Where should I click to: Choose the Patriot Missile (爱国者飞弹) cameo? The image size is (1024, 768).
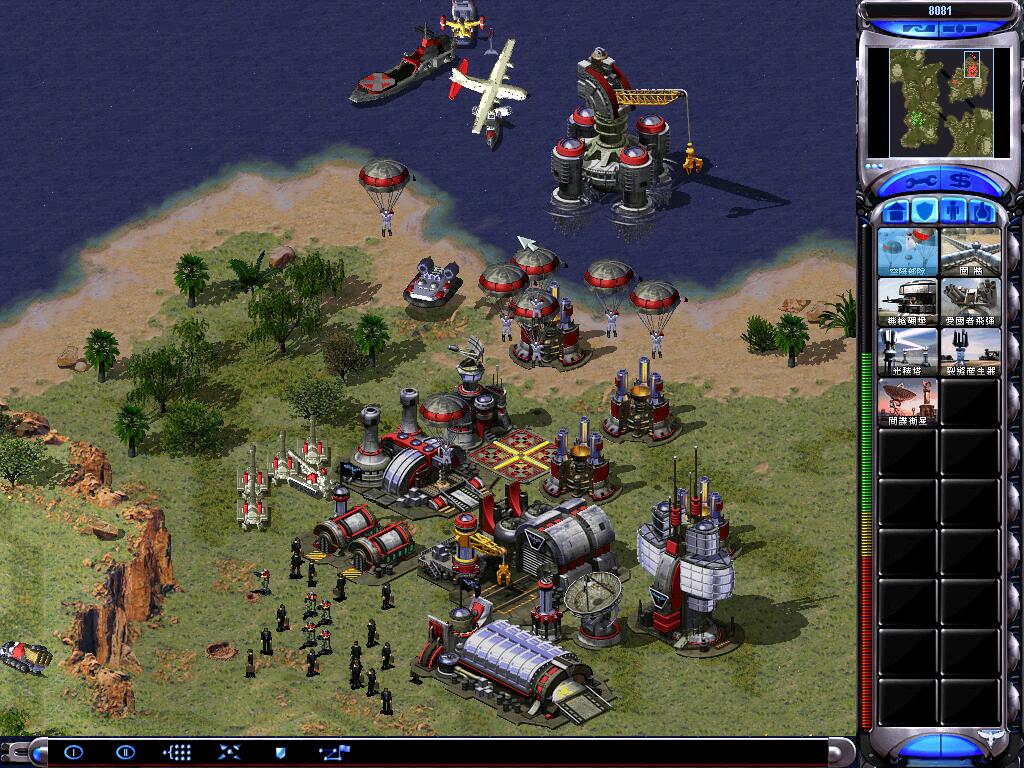tap(970, 302)
